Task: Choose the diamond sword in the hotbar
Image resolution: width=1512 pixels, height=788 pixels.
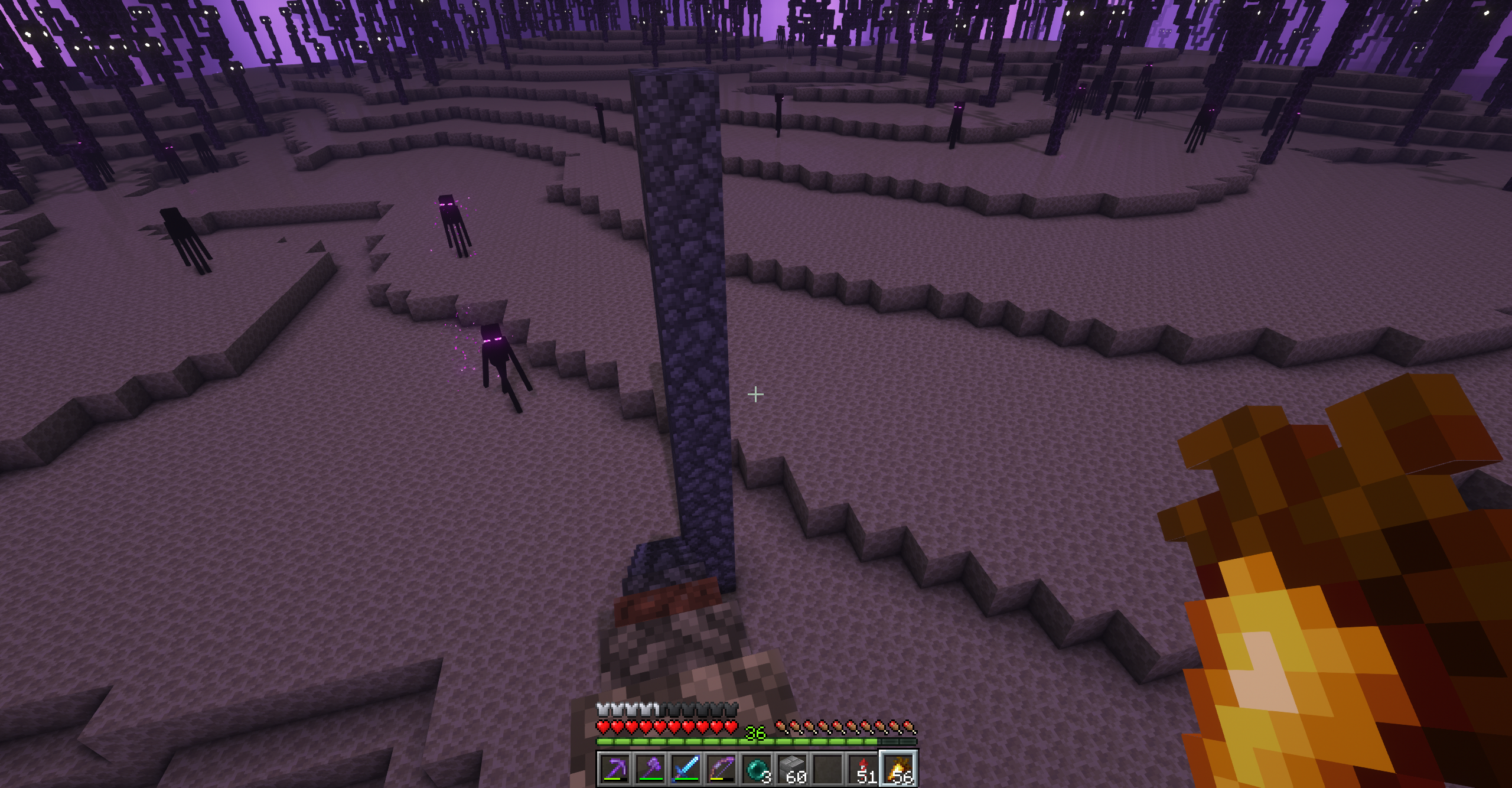Action: (x=686, y=769)
